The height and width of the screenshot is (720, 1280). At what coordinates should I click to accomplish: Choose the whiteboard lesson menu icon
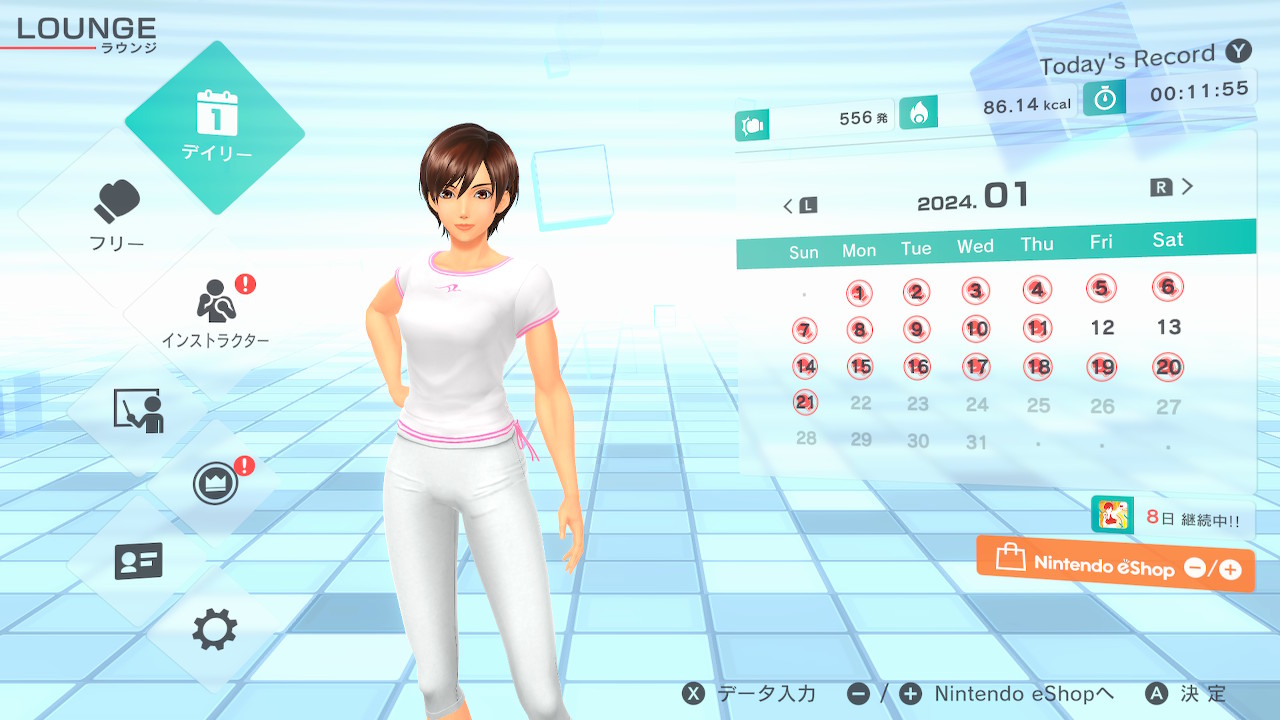pyautogui.click(x=138, y=410)
